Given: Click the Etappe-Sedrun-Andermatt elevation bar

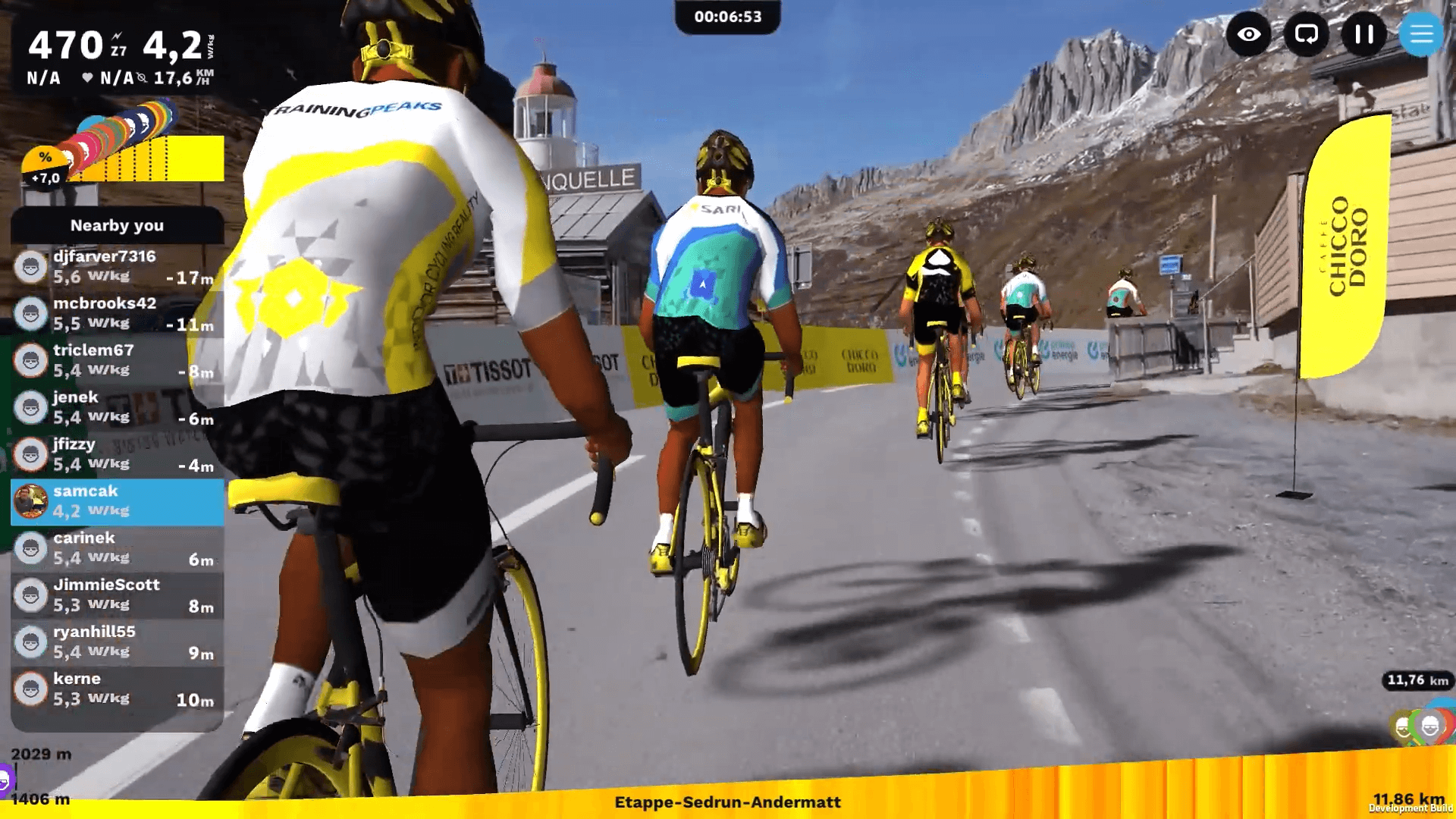Looking at the screenshot, I should (728, 802).
